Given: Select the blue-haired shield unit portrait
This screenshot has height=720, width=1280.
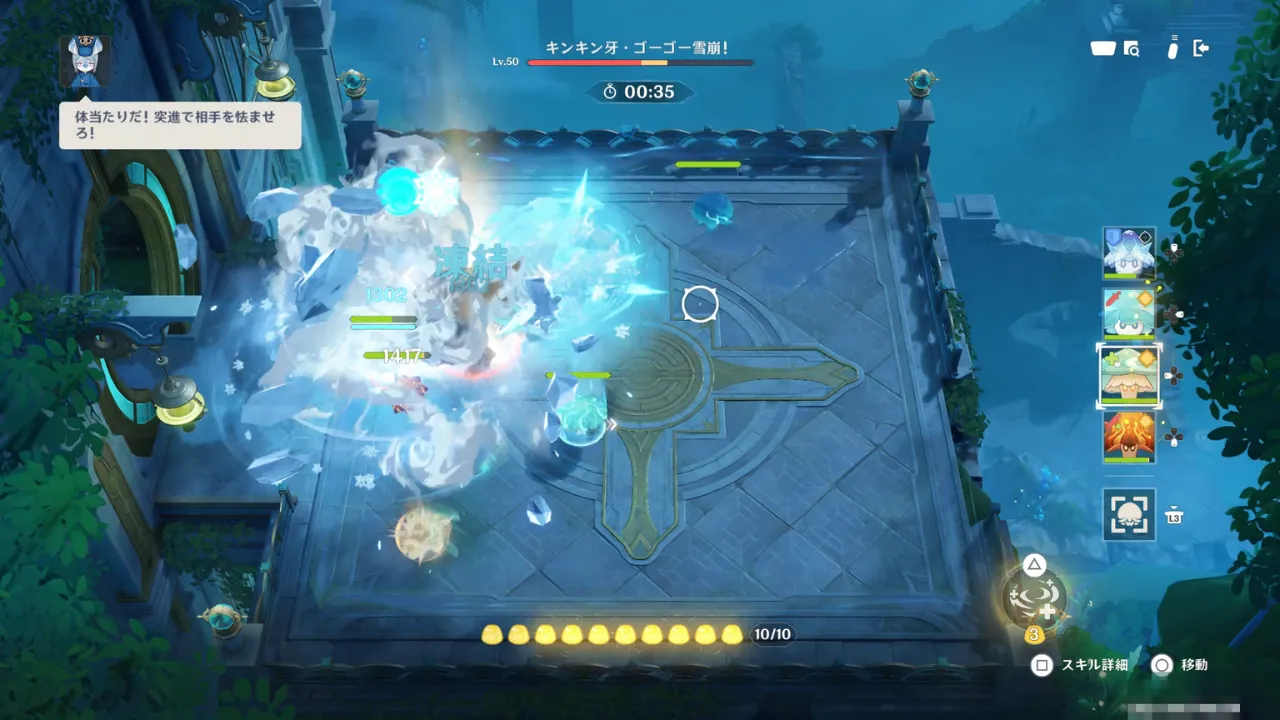Looking at the screenshot, I should [1129, 253].
